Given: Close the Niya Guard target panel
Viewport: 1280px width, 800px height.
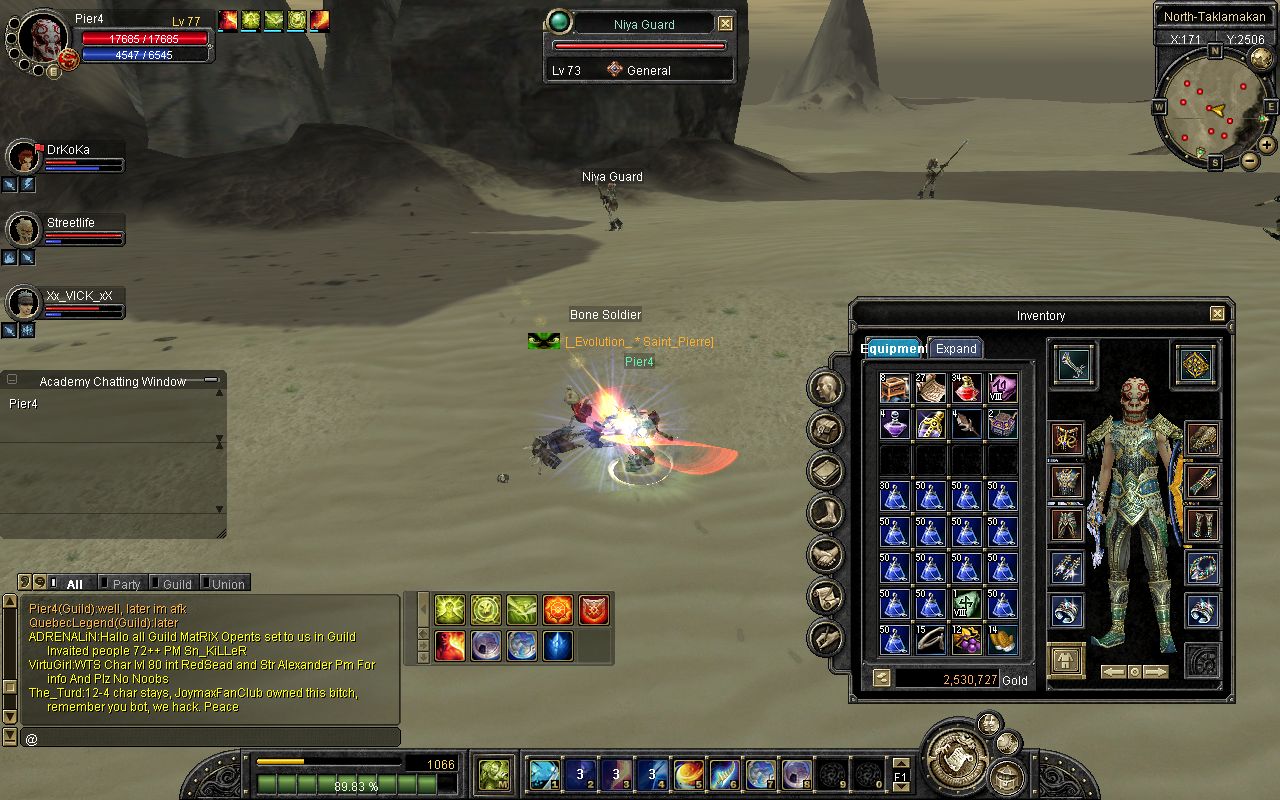Looking at the screenshot, I should [726, 23].
